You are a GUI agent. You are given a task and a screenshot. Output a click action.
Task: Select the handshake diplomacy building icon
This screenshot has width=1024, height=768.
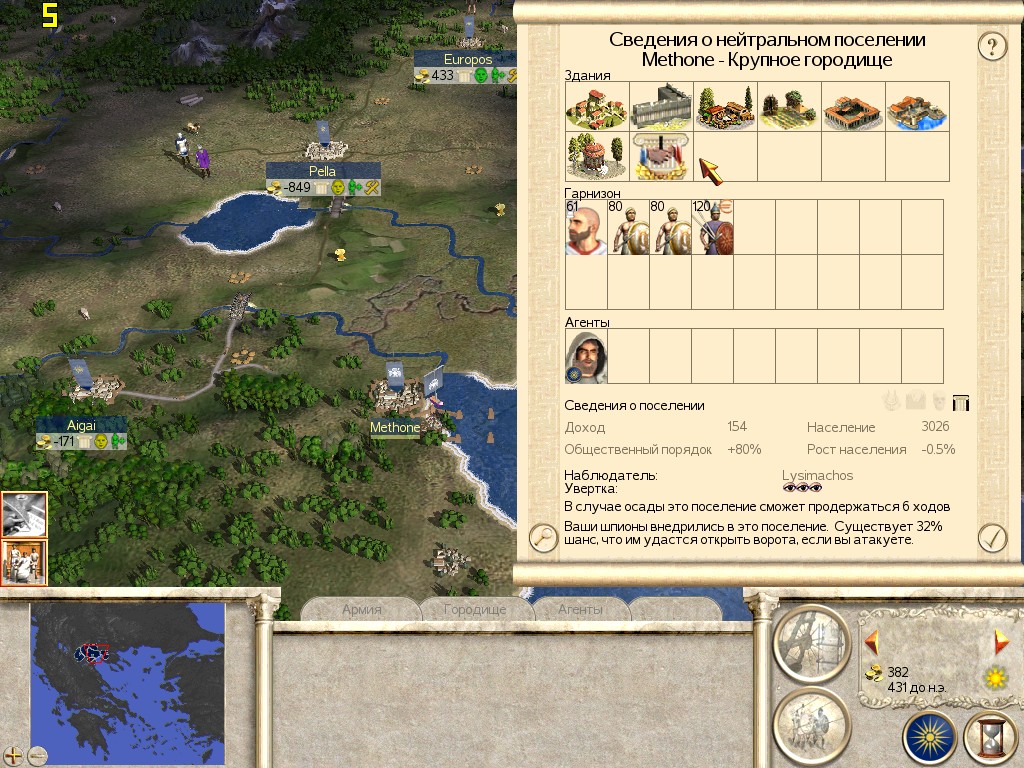pyautogui.click(x=661, y=157)
